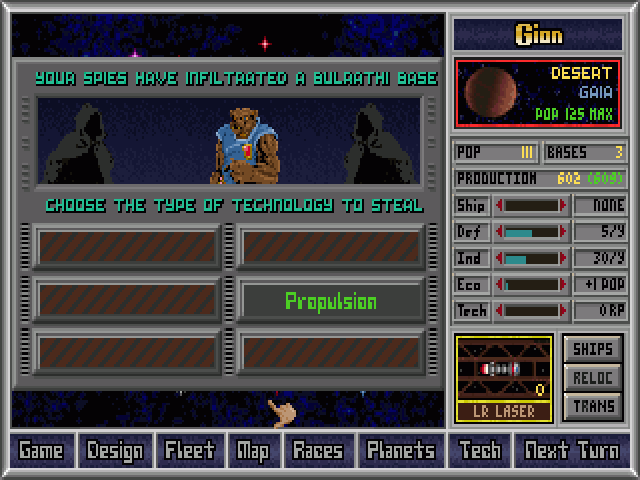The height and width of the screenshot is (480, 640).
Task: Show the galaxy Map
Action: point(253,450)
